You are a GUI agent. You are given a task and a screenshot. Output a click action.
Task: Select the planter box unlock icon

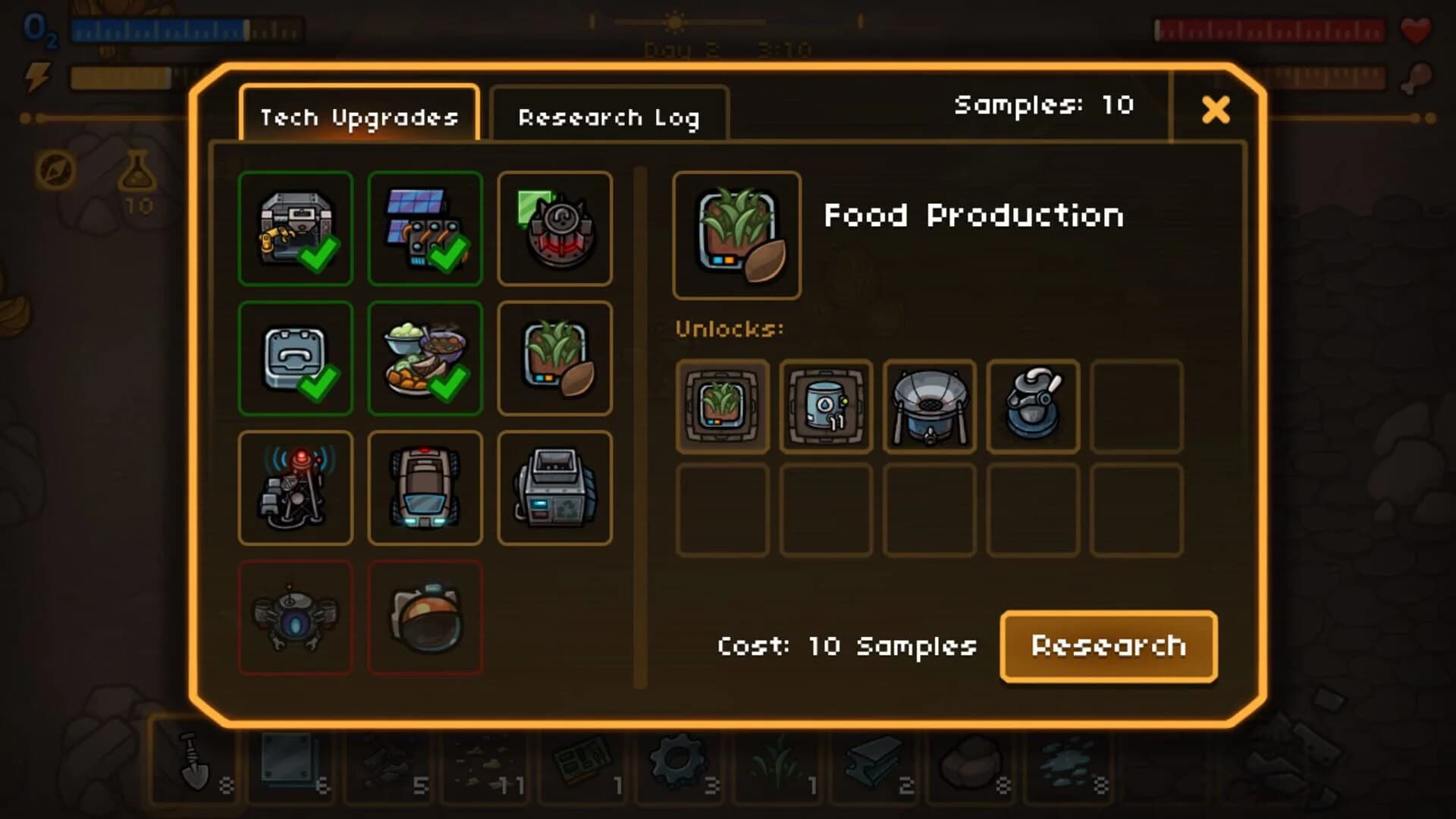(722, 407)
